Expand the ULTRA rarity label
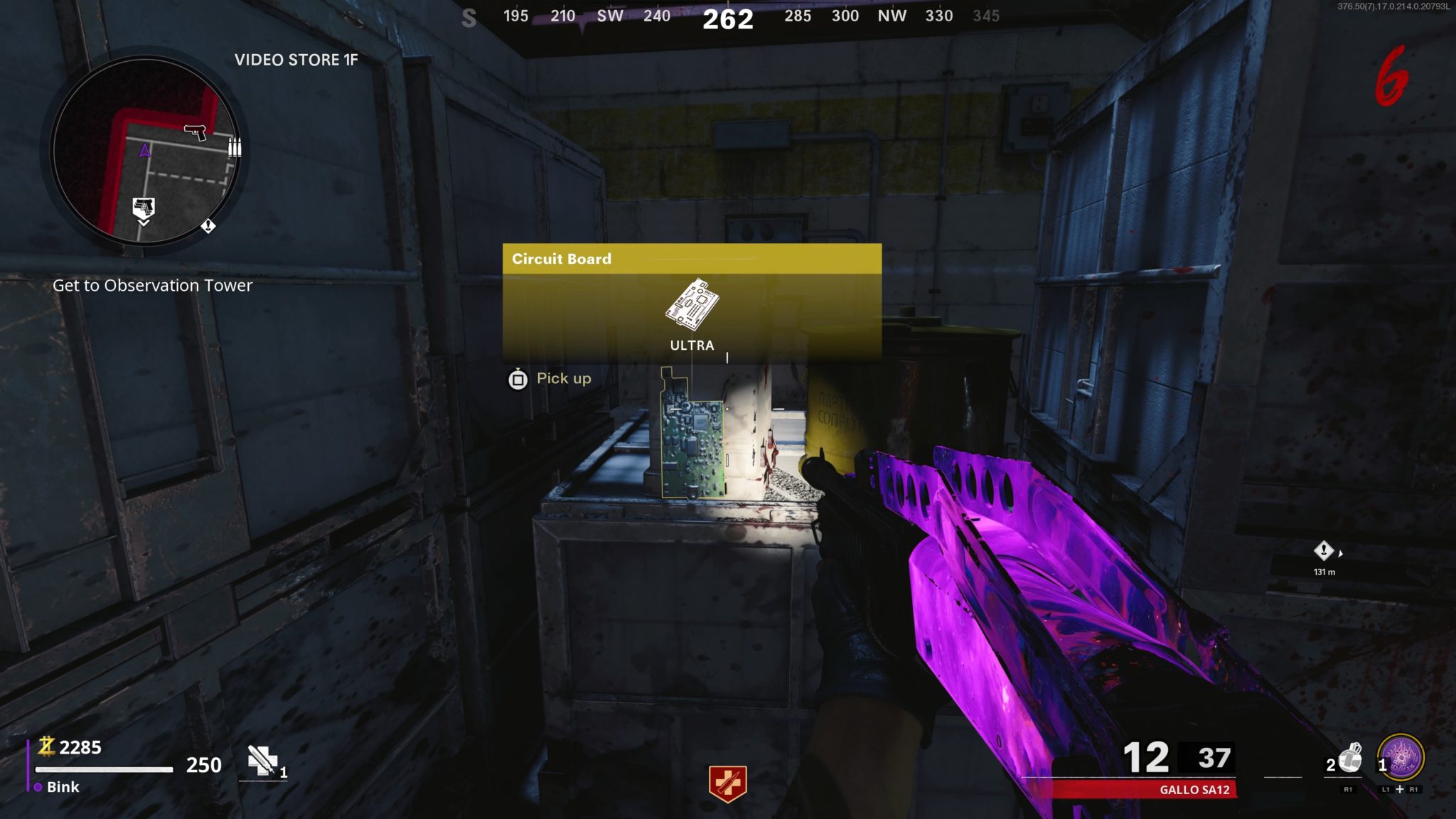Image resolution: width=1456 pixels, height=819 pixels. click(691, 346)
